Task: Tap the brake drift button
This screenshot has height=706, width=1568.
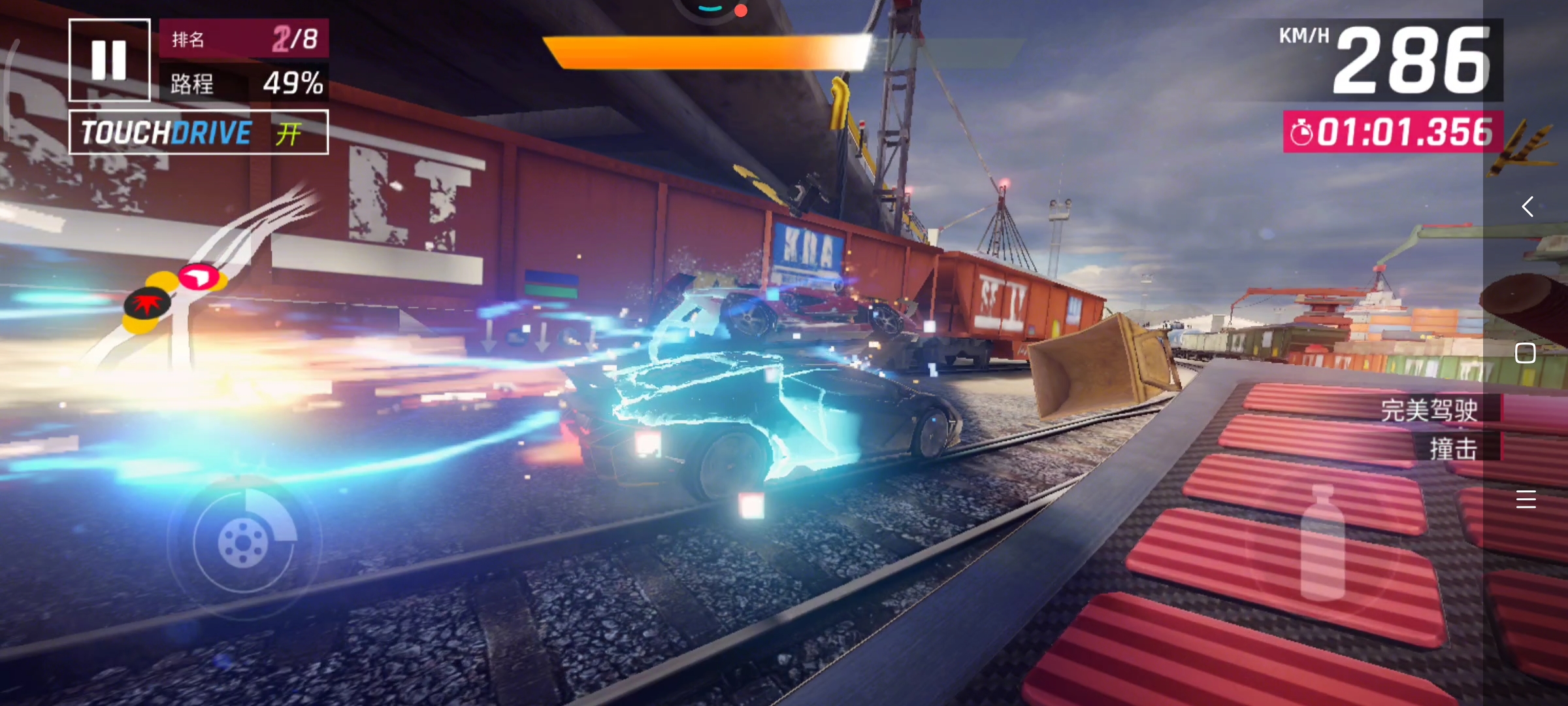Action: click(x=243, y=542)
